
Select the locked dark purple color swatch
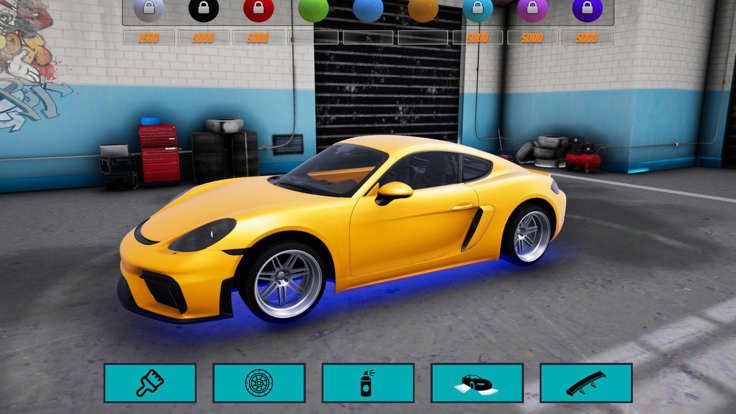(x=587, y=10)
